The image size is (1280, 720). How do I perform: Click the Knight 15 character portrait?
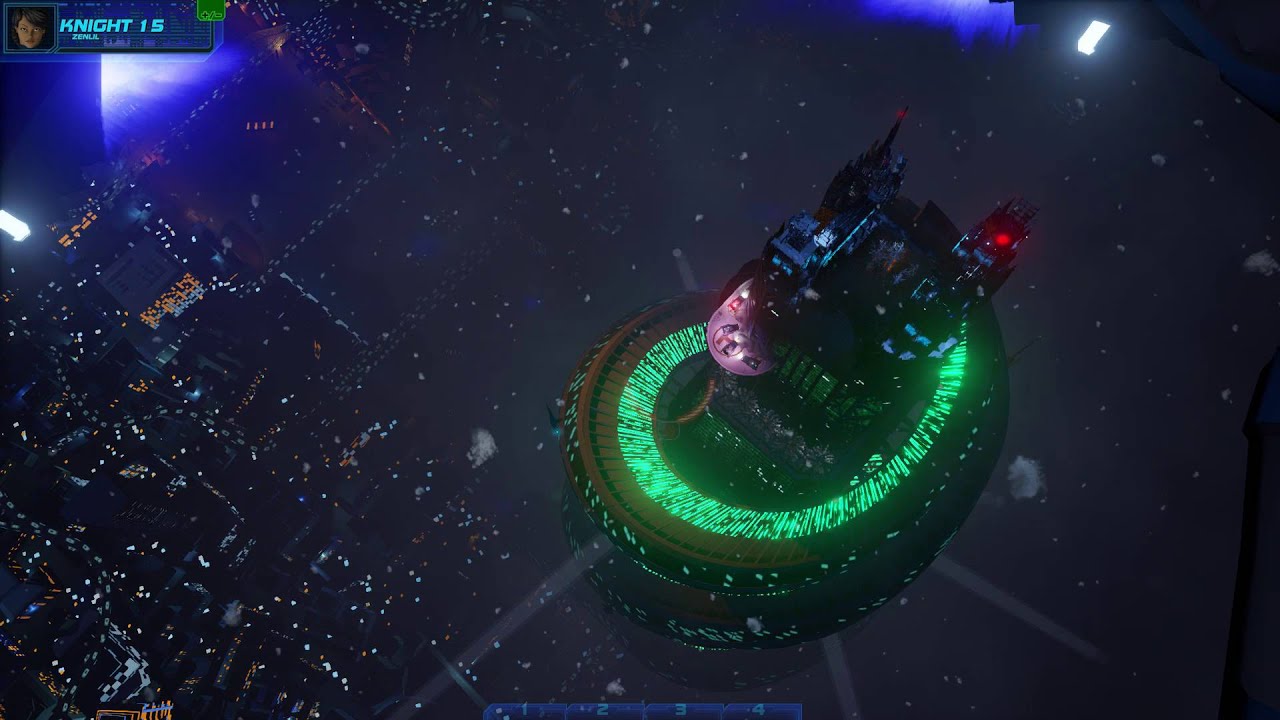[x=30, y=27]
